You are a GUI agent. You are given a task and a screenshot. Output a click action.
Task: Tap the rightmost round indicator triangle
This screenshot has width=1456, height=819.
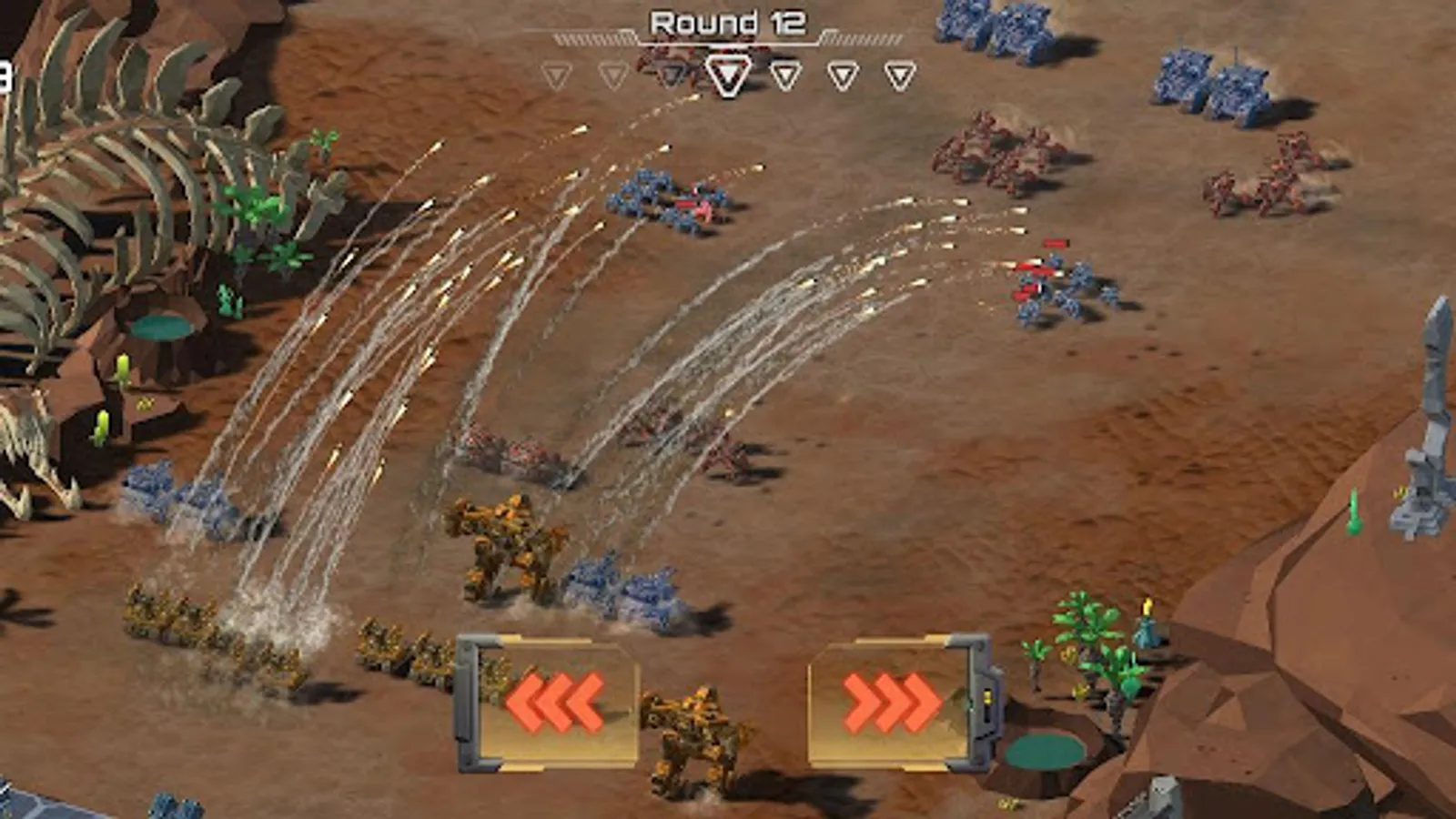pos(899,75)
